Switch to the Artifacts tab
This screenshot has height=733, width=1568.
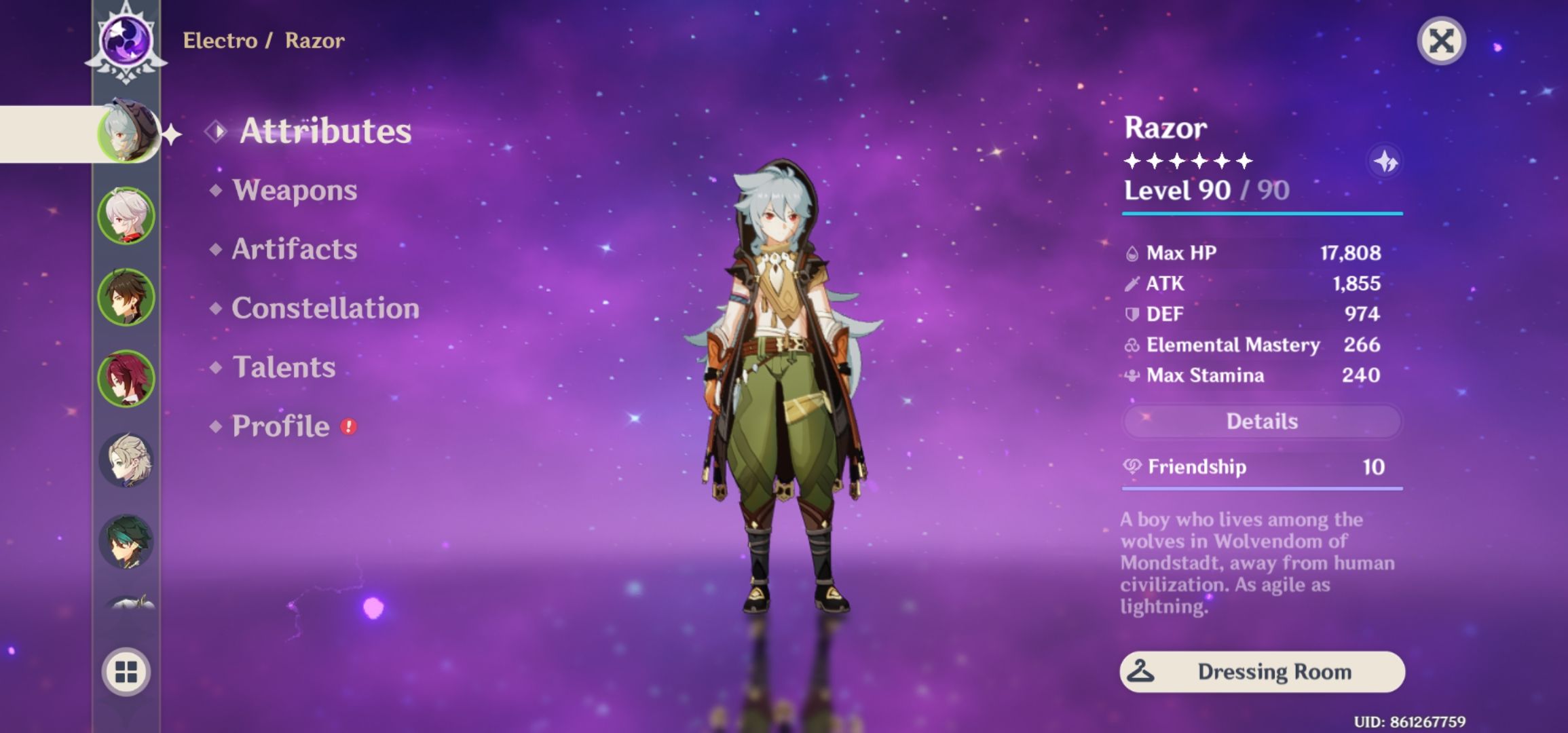pyautogui.click(x=295, y=250)
